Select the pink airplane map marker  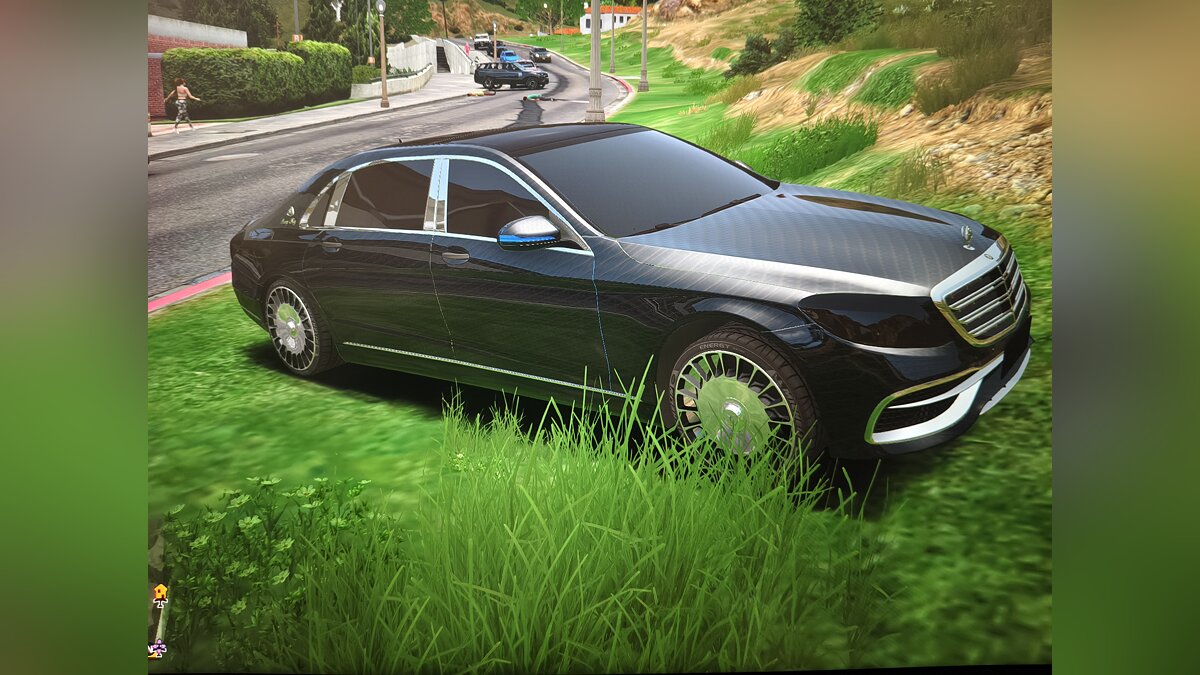(157, 648)
